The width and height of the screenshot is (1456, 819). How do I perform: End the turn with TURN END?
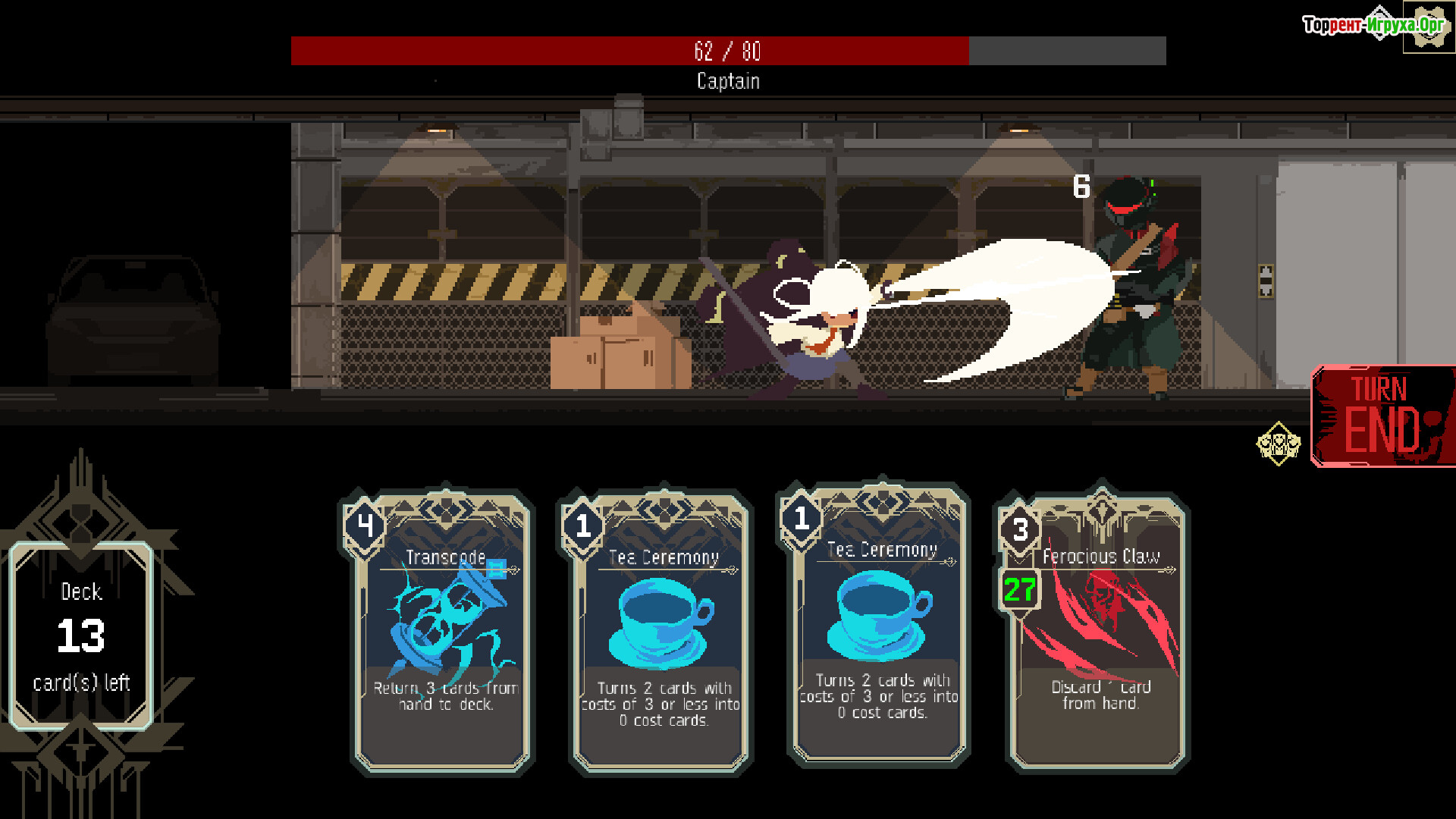point(1382,417)
